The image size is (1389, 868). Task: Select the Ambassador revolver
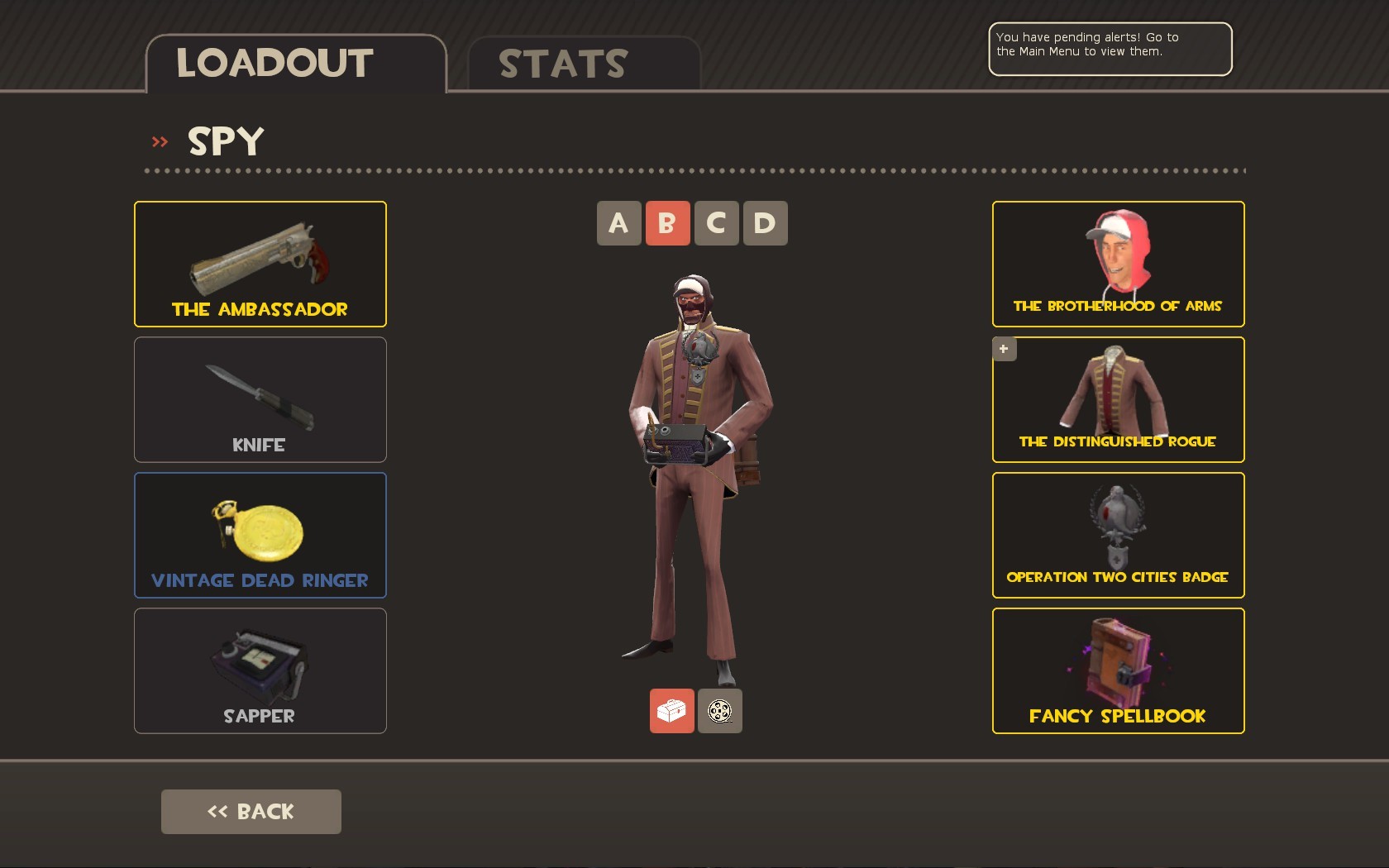coord(260,264)
